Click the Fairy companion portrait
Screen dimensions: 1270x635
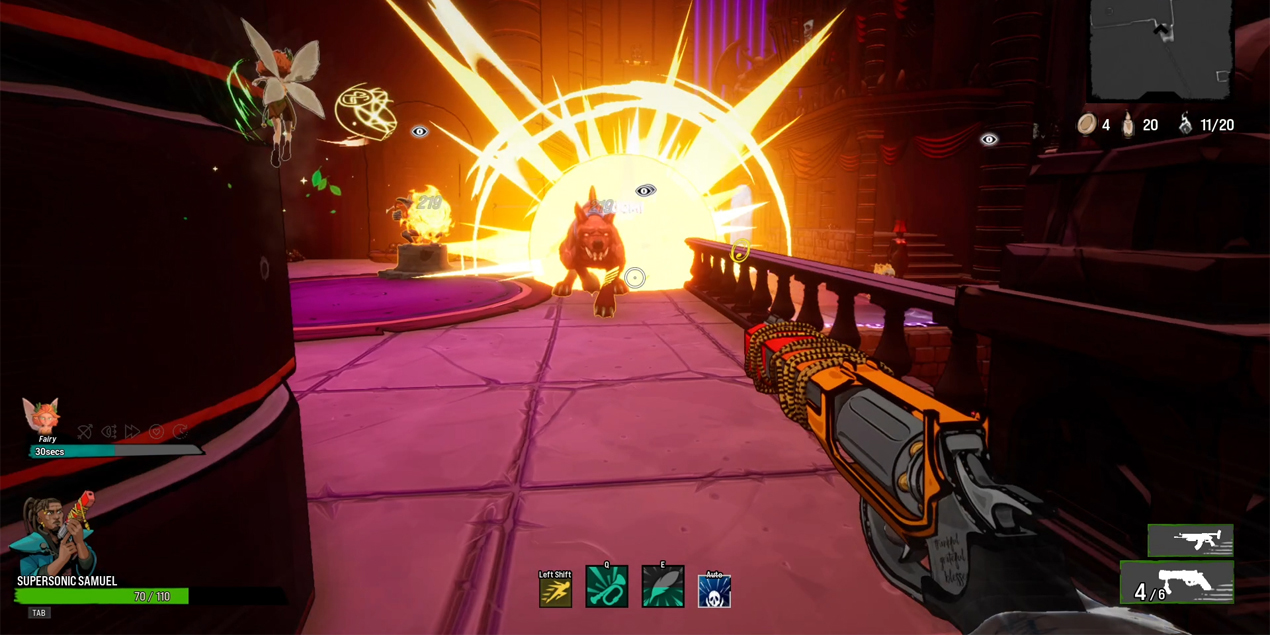(x=43, y=415)
